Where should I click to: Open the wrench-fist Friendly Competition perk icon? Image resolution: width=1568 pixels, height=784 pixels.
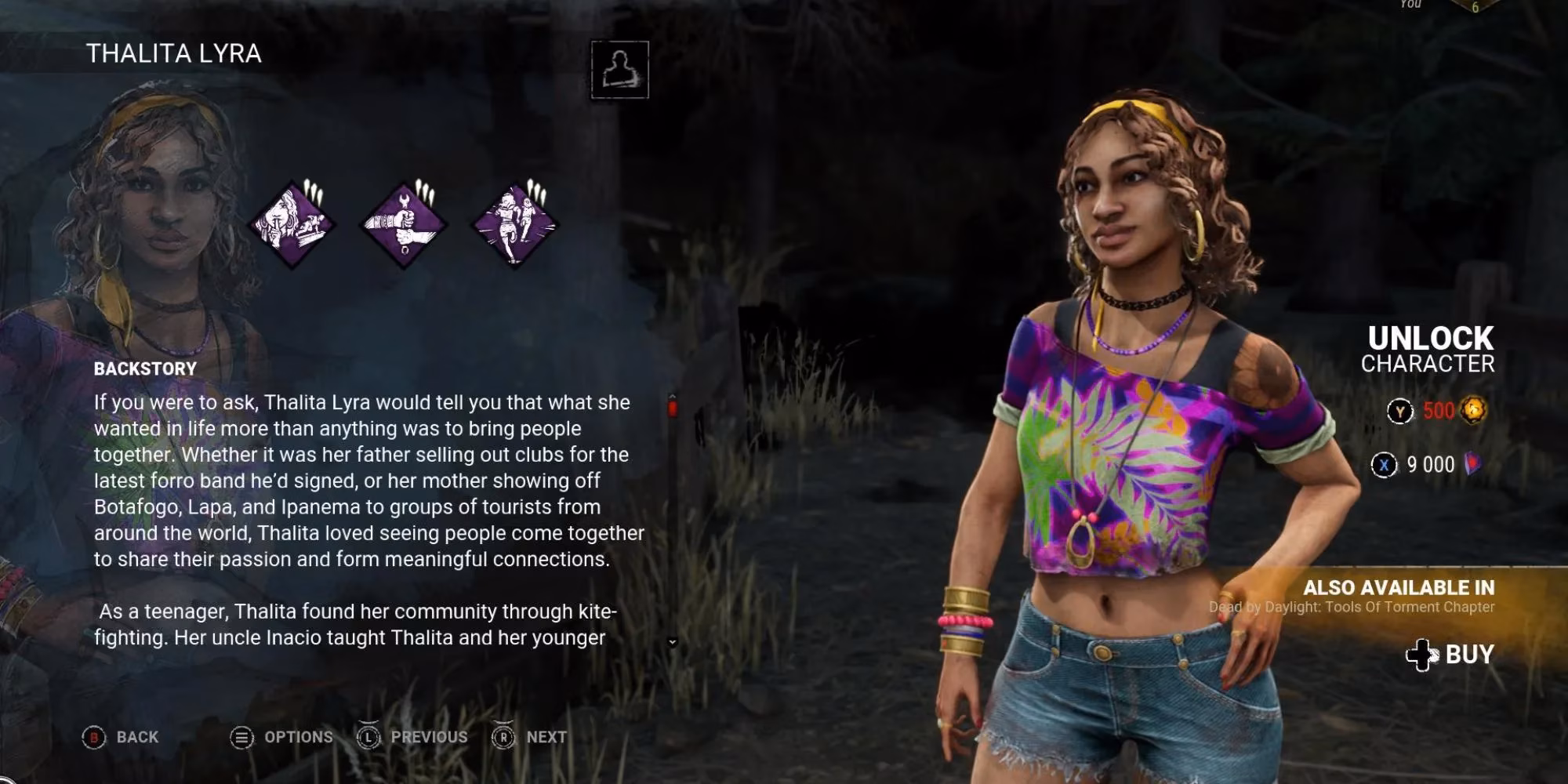click(403, 227)
